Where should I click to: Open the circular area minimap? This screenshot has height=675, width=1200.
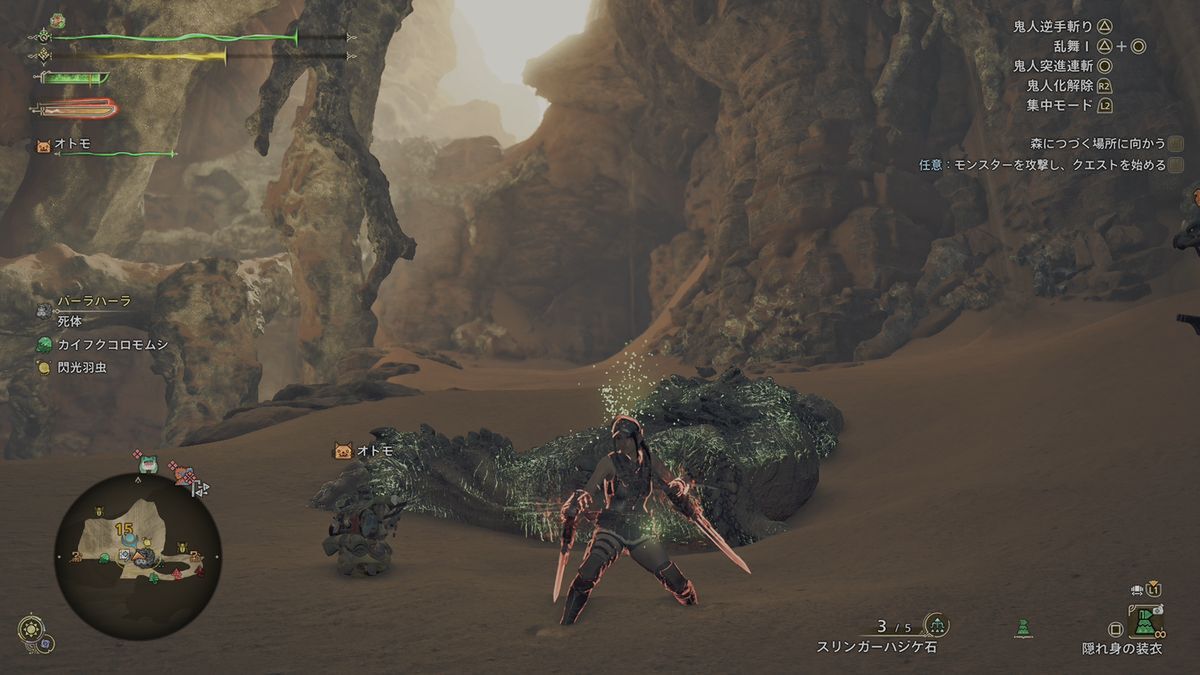(137, 557)
